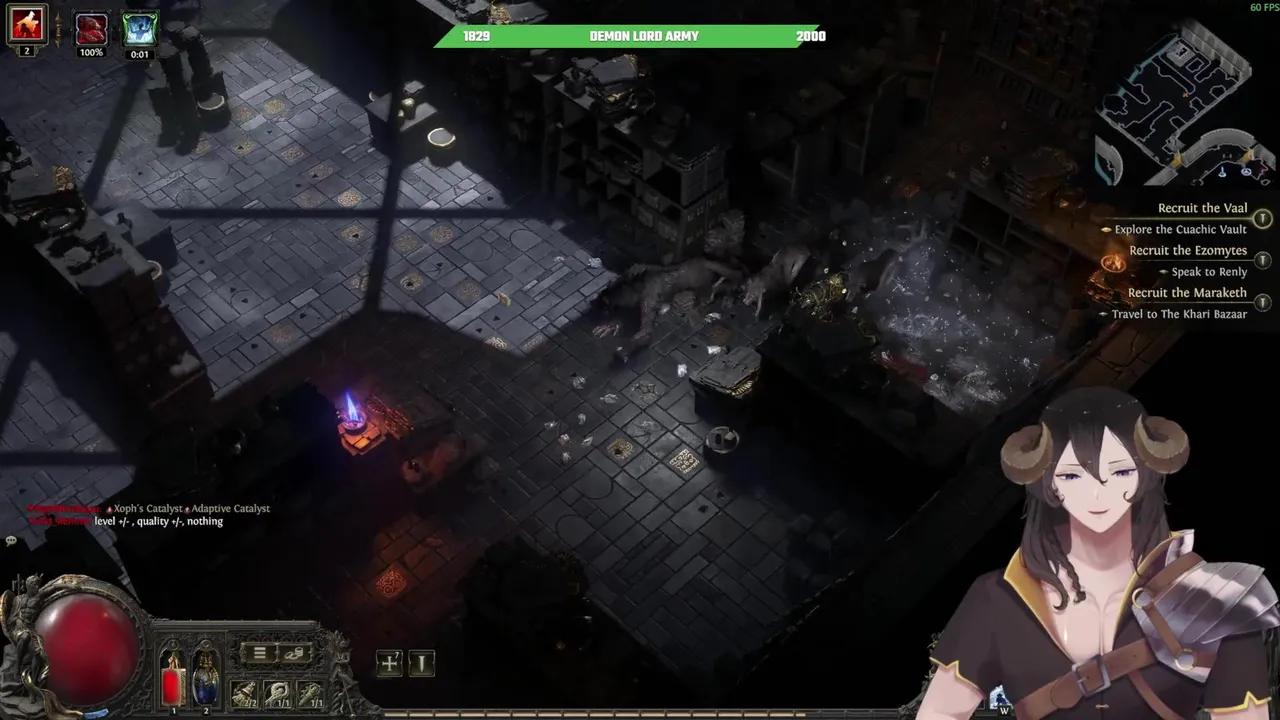
Task: Click the 100% blood buff icon
Action: [91, 27]
